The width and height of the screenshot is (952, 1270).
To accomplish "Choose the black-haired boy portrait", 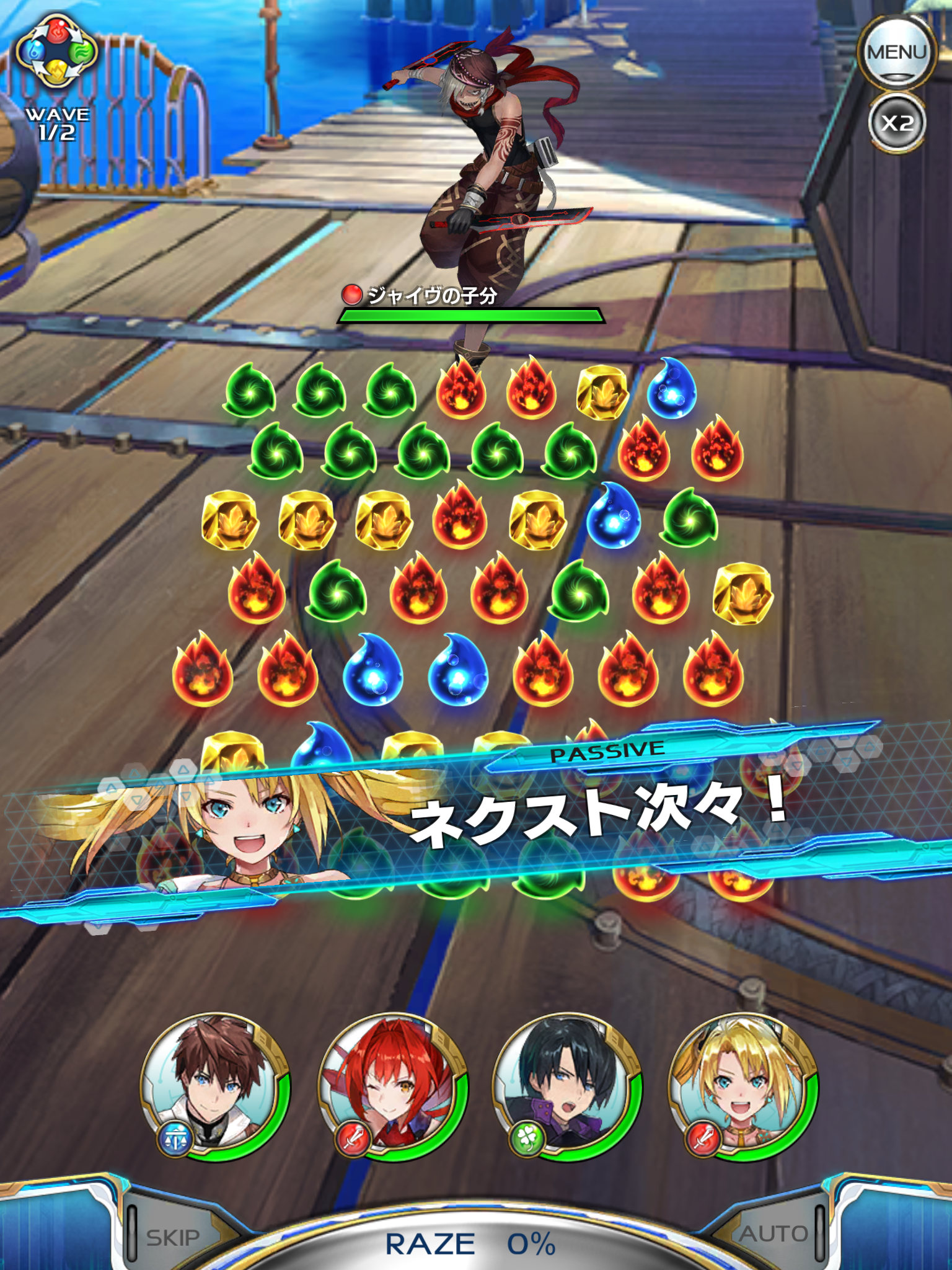I will coord(567,1087).
